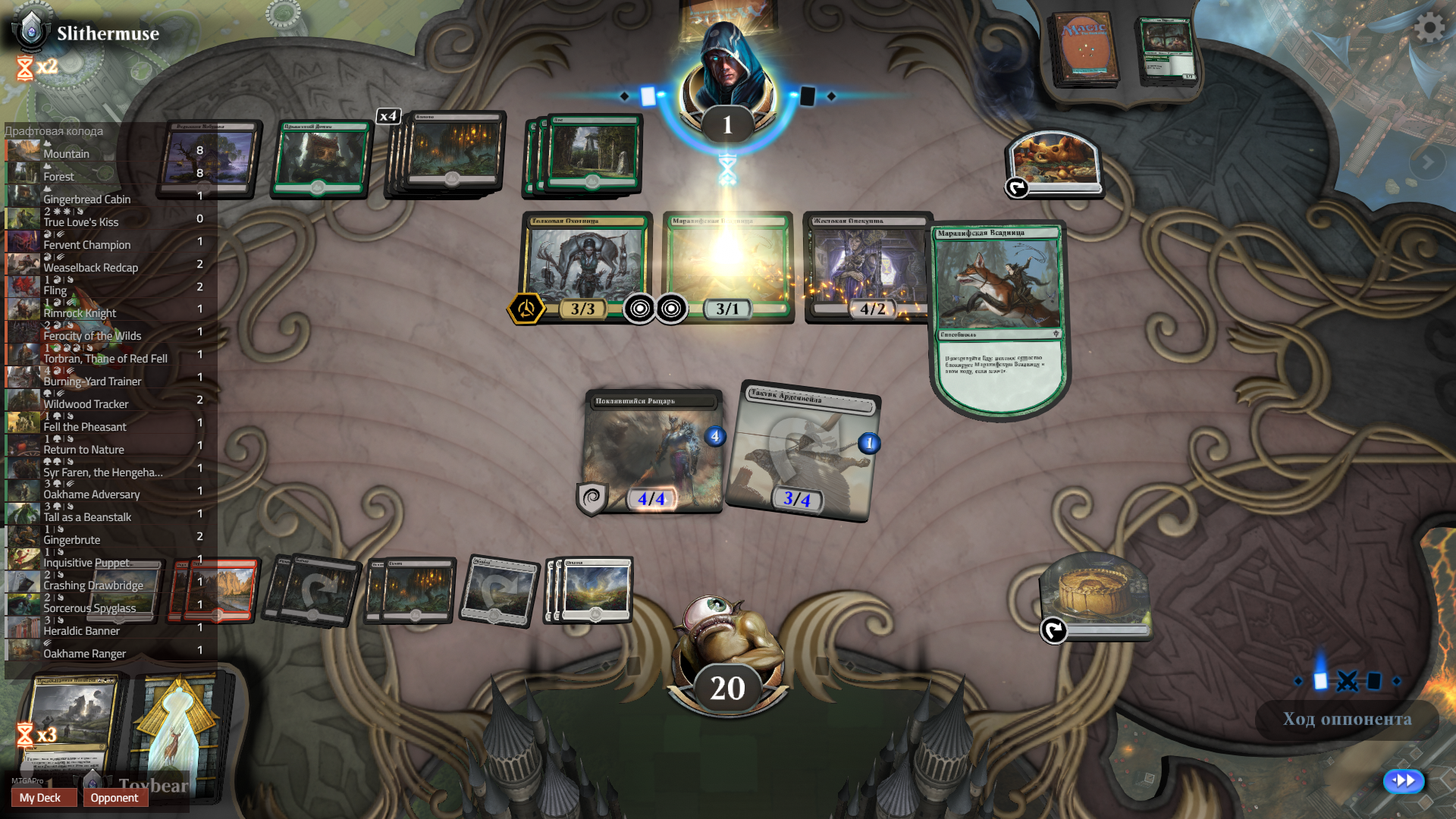This screenshot has width=1456, height=819.
Task: Click the Slithermuse player name label
Action: tap(107, 33)
